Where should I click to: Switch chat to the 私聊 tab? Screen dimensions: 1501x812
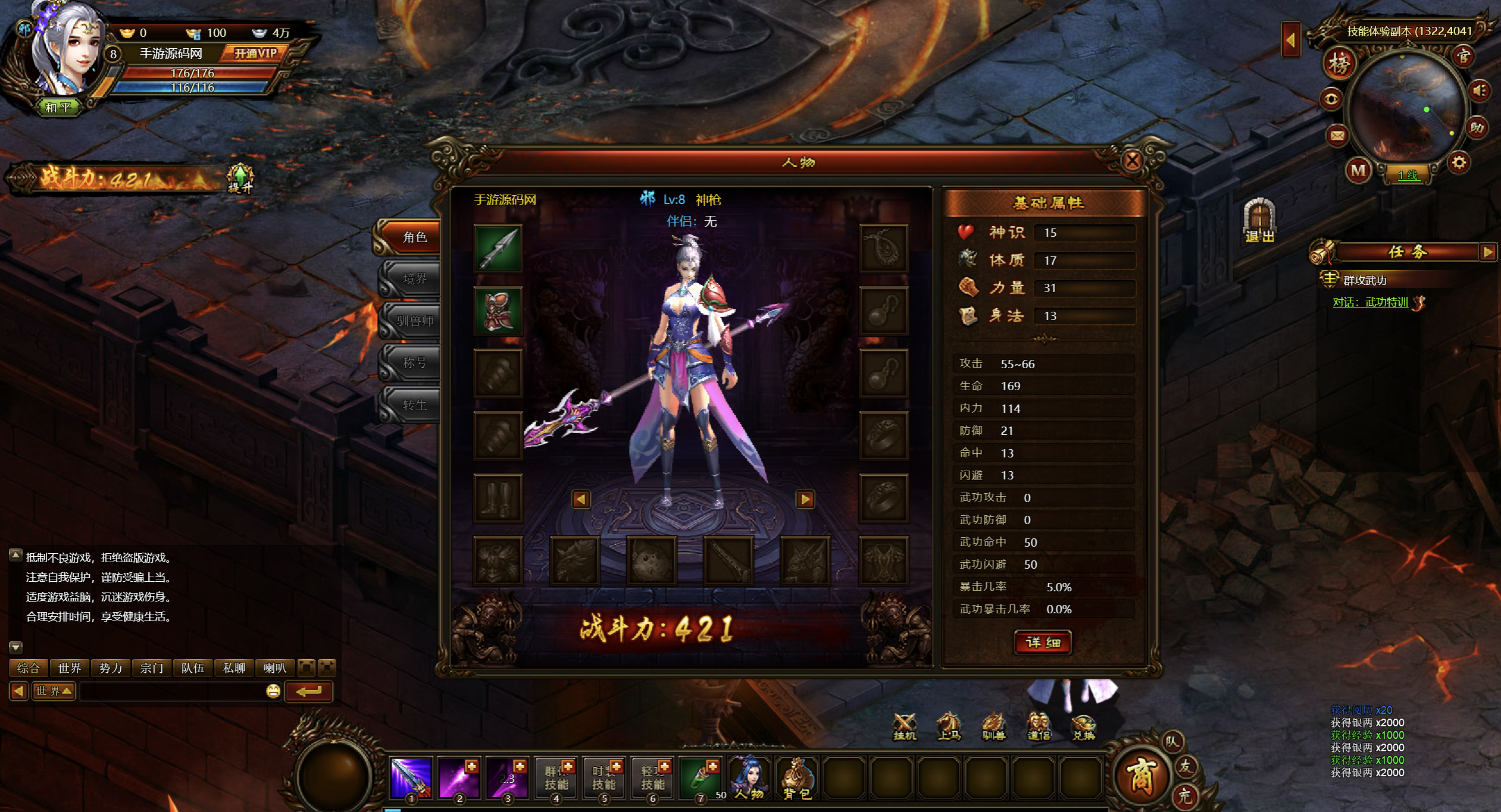tap(234, 668)
